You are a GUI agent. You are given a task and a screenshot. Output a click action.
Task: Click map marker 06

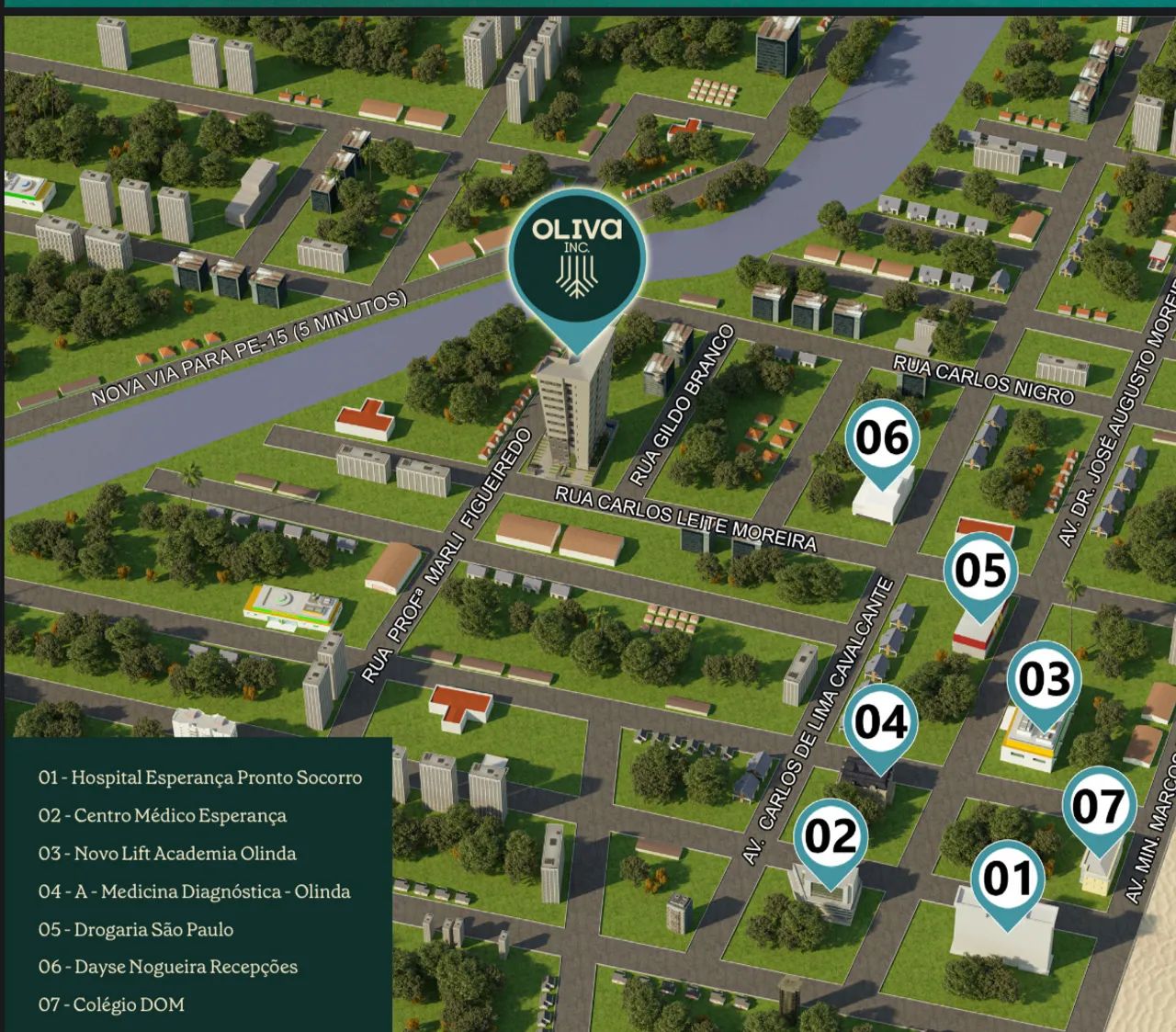pyautogui.click(x=882, y=438)
